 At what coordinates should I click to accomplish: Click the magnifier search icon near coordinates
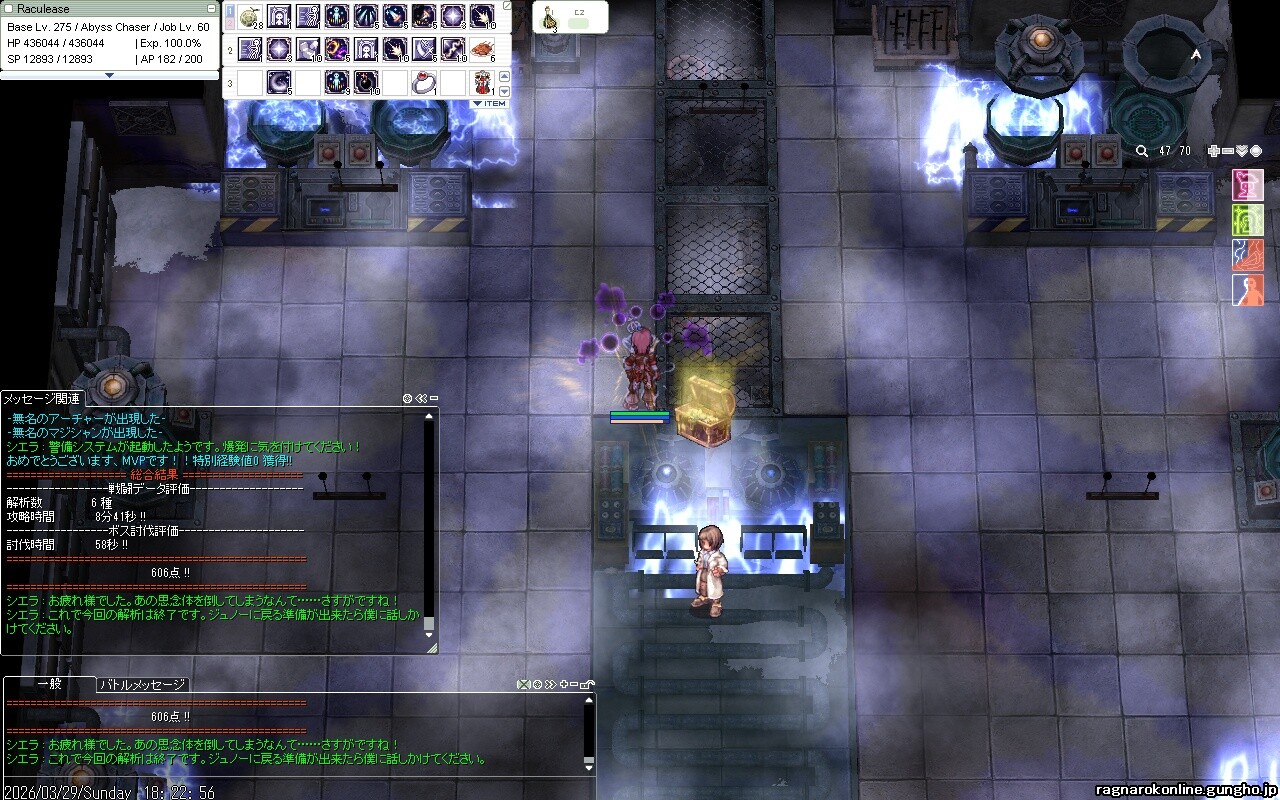pyautogui.click(x=1142, y=151)
